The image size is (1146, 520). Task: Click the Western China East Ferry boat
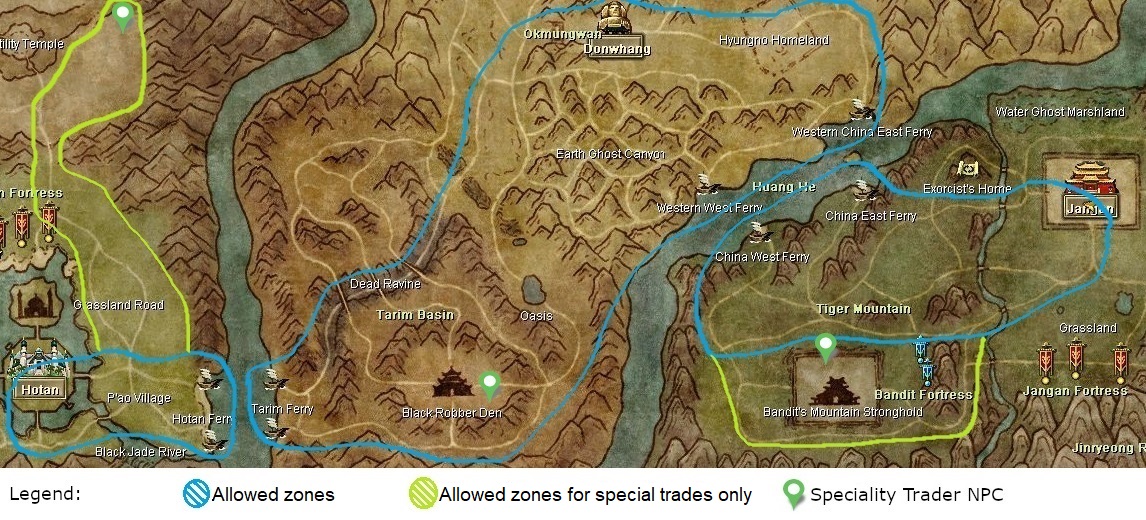[x=860, y=109]
